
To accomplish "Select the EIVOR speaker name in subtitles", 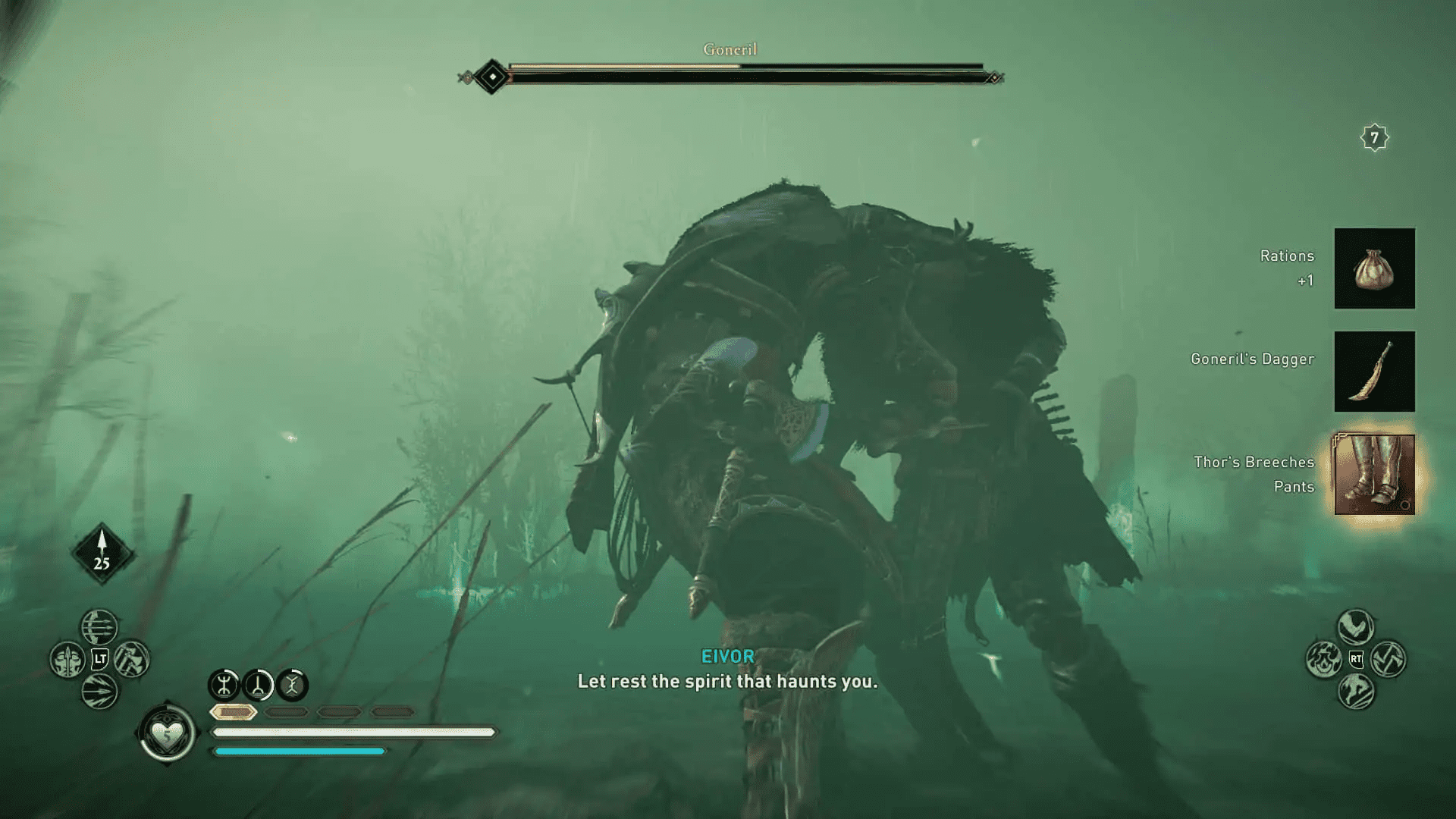I will tap(728, 656).
